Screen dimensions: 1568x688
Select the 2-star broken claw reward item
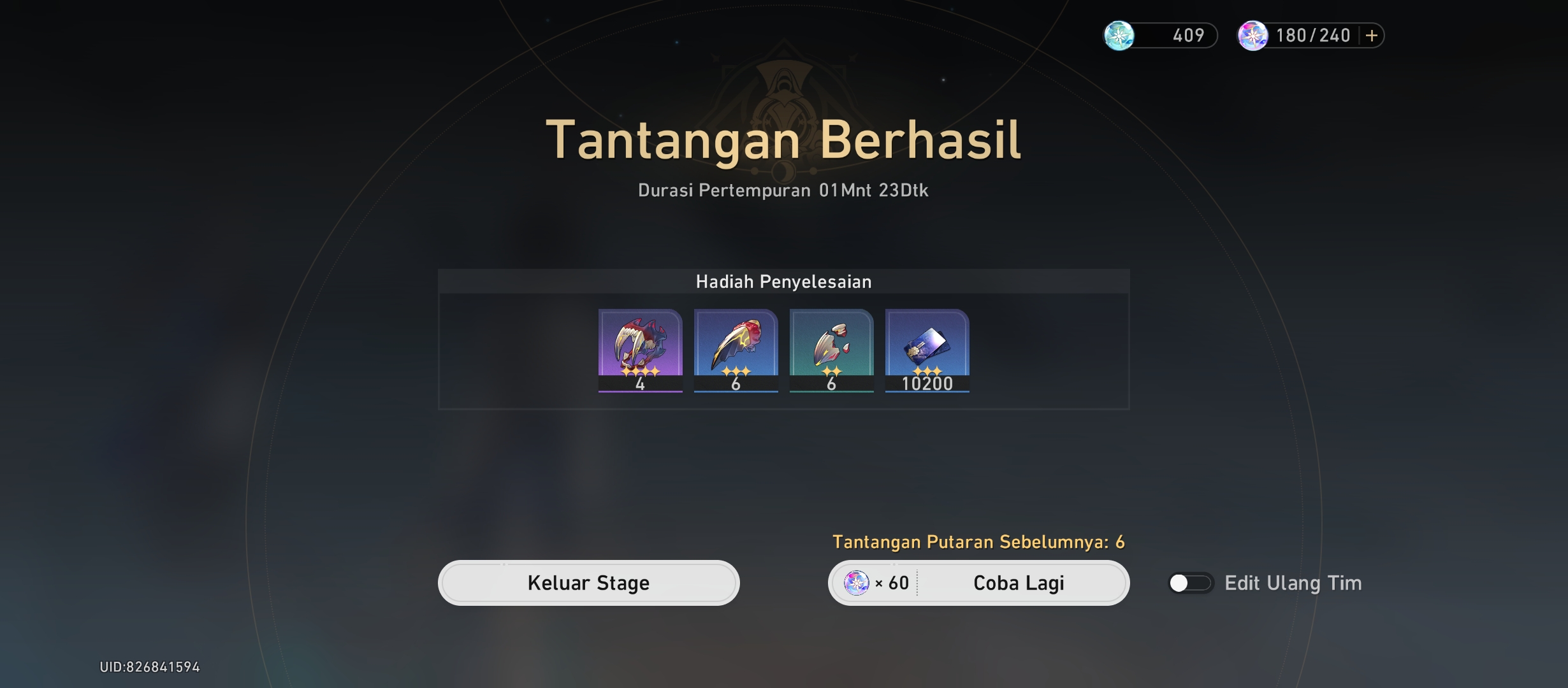point(831,350)
